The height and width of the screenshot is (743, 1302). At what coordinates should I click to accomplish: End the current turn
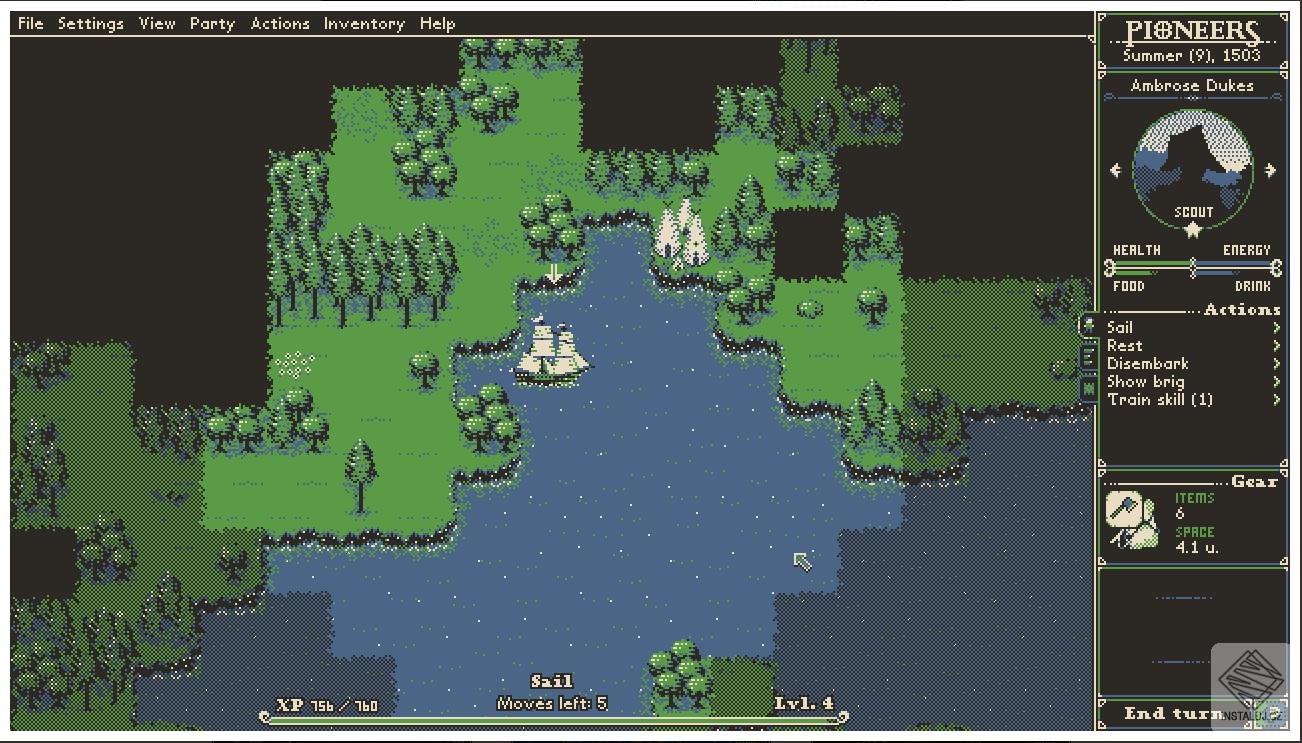pyautogui.click(x=1172, y=713)
